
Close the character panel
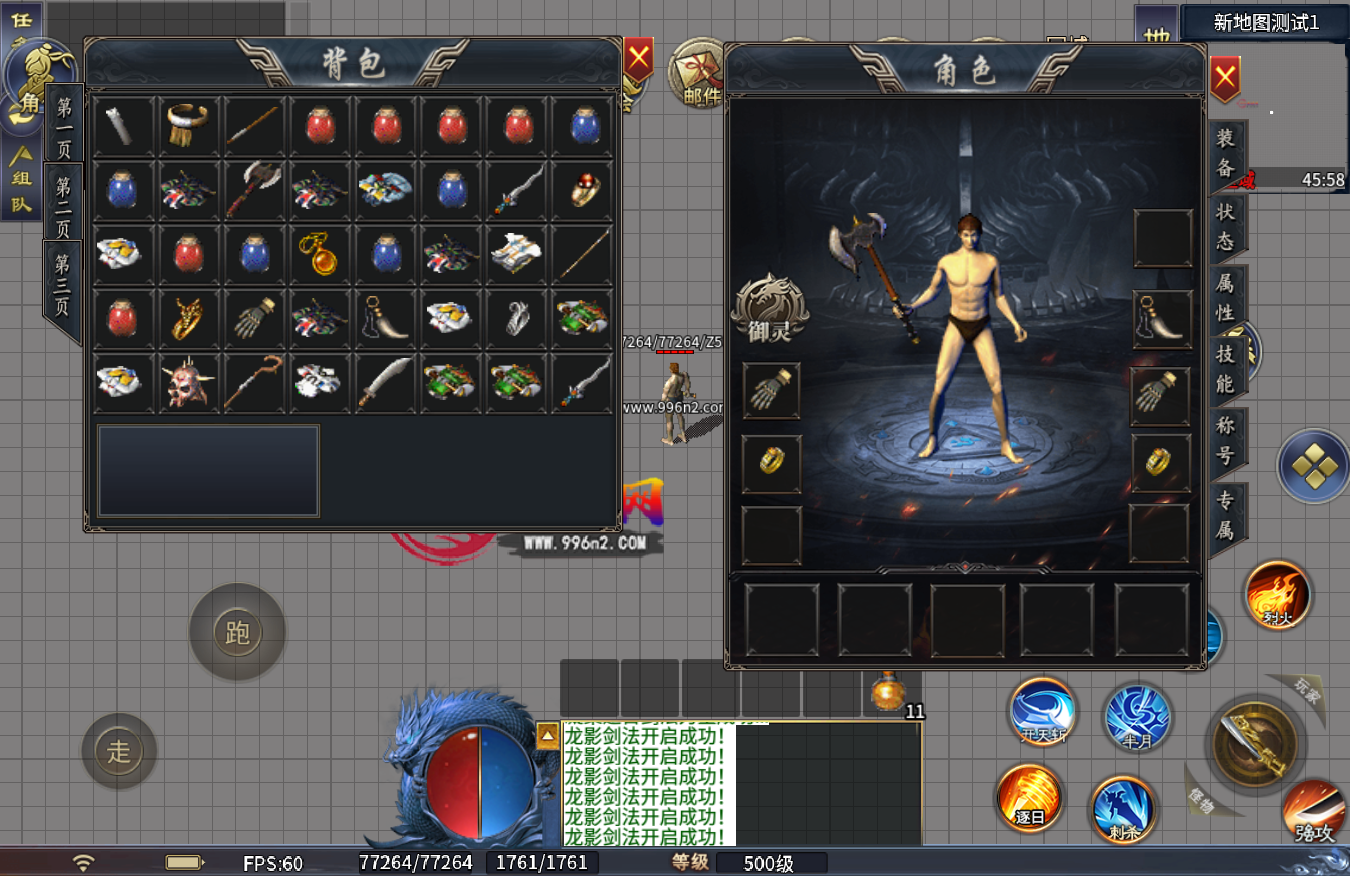[x=1225, y=78]
